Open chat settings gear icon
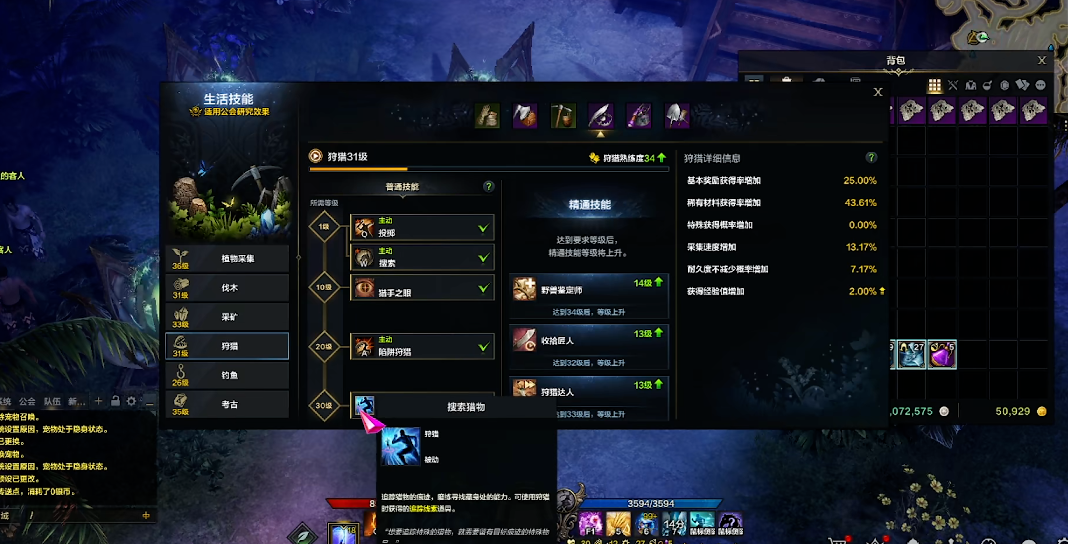The height and width of the screenshot is (544, 1068). tap(131, 401)
